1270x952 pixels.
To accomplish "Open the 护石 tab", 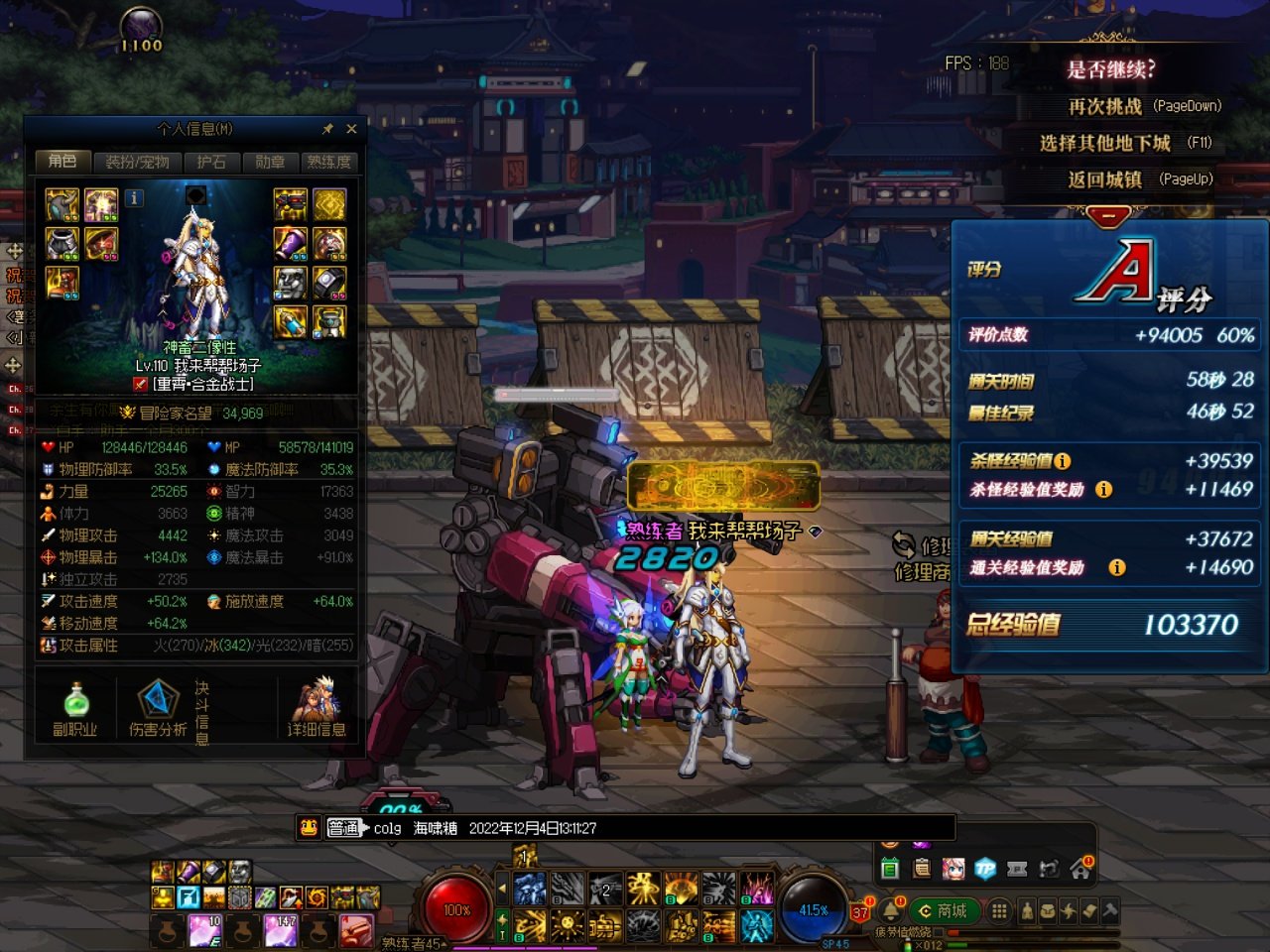I will (x=210, y=162).
